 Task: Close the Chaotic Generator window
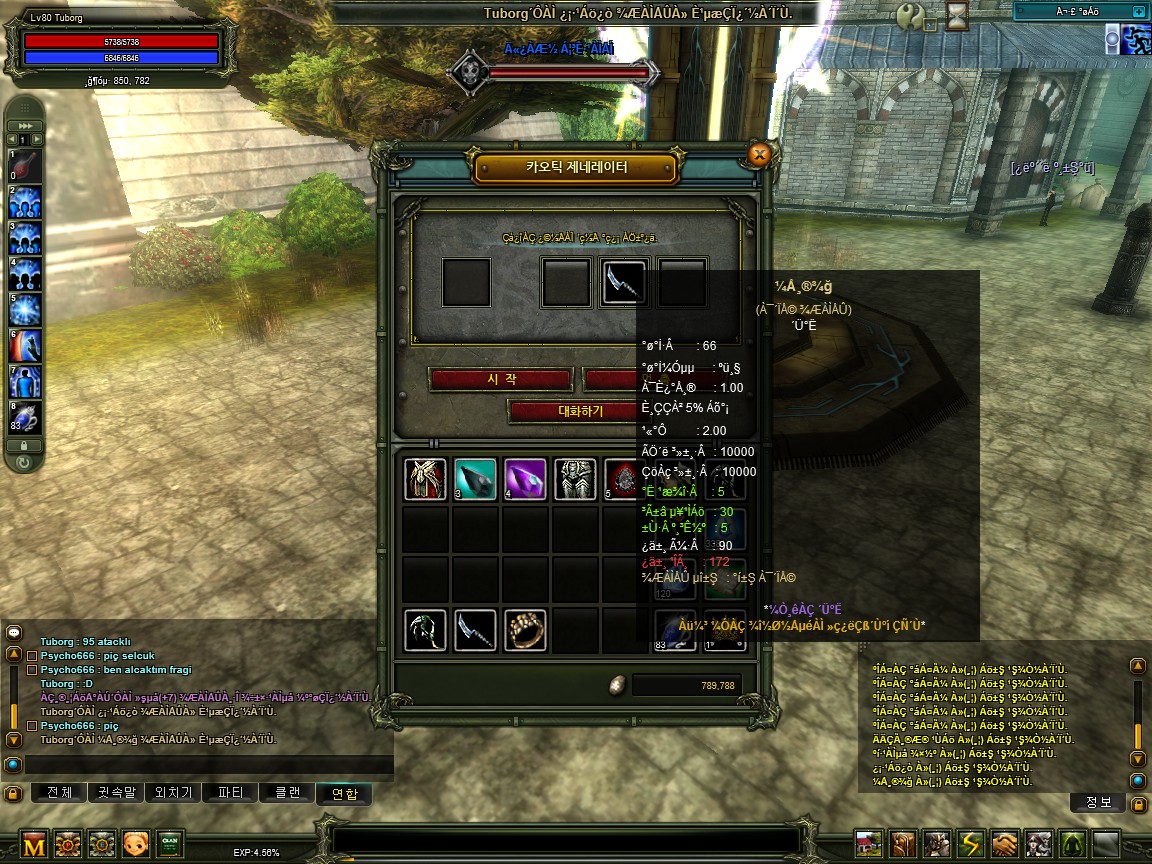click(759, 154)
